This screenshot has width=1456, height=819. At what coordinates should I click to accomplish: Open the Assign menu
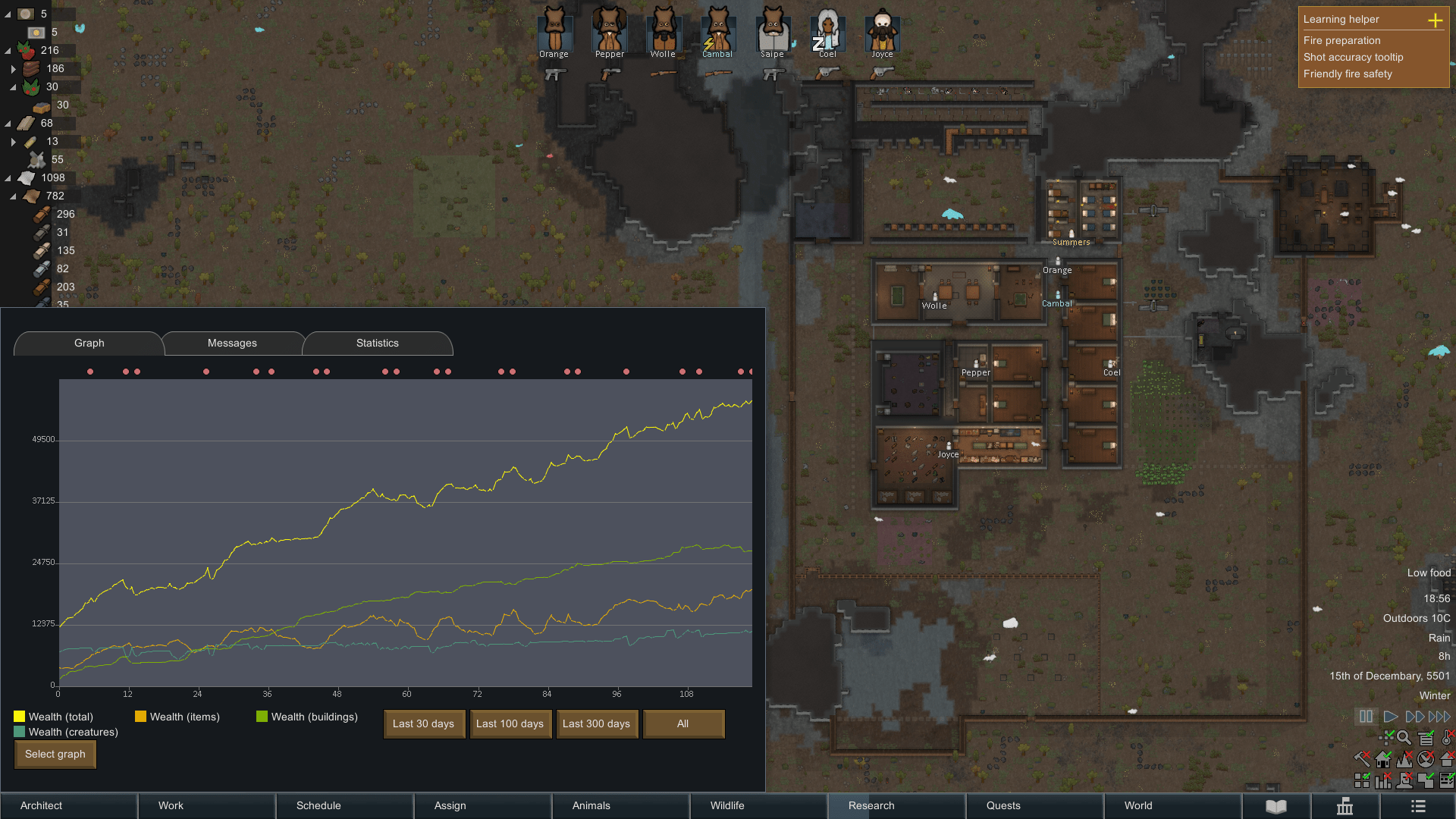pos(450,805)
